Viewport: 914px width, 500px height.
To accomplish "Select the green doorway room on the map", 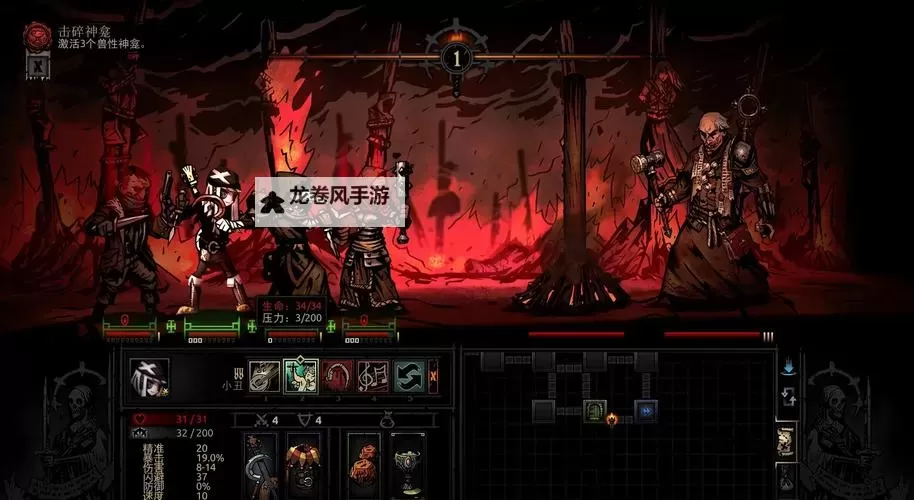I will tap(595, 410).
